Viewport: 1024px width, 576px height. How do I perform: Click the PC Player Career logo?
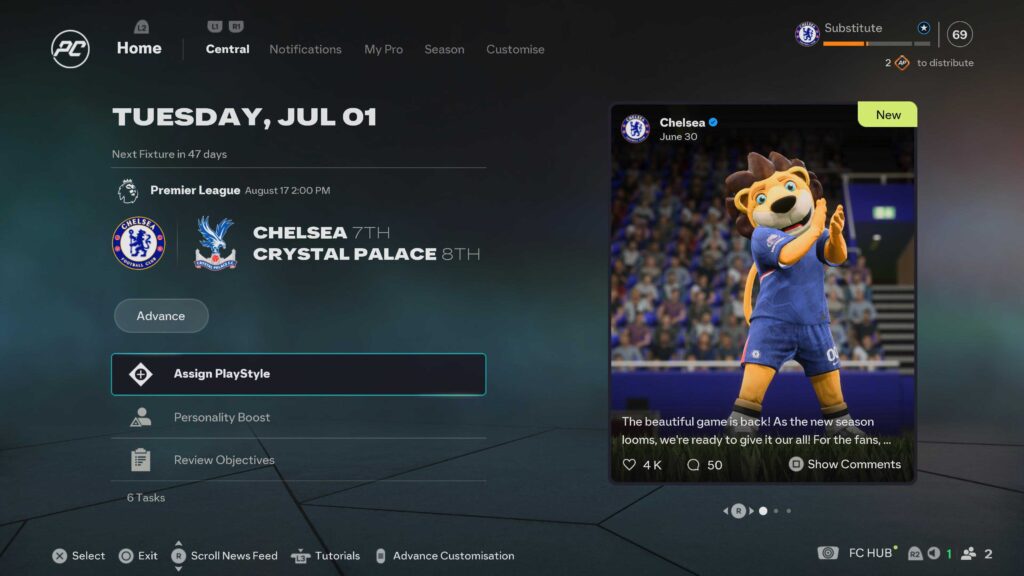pos(71,49)
